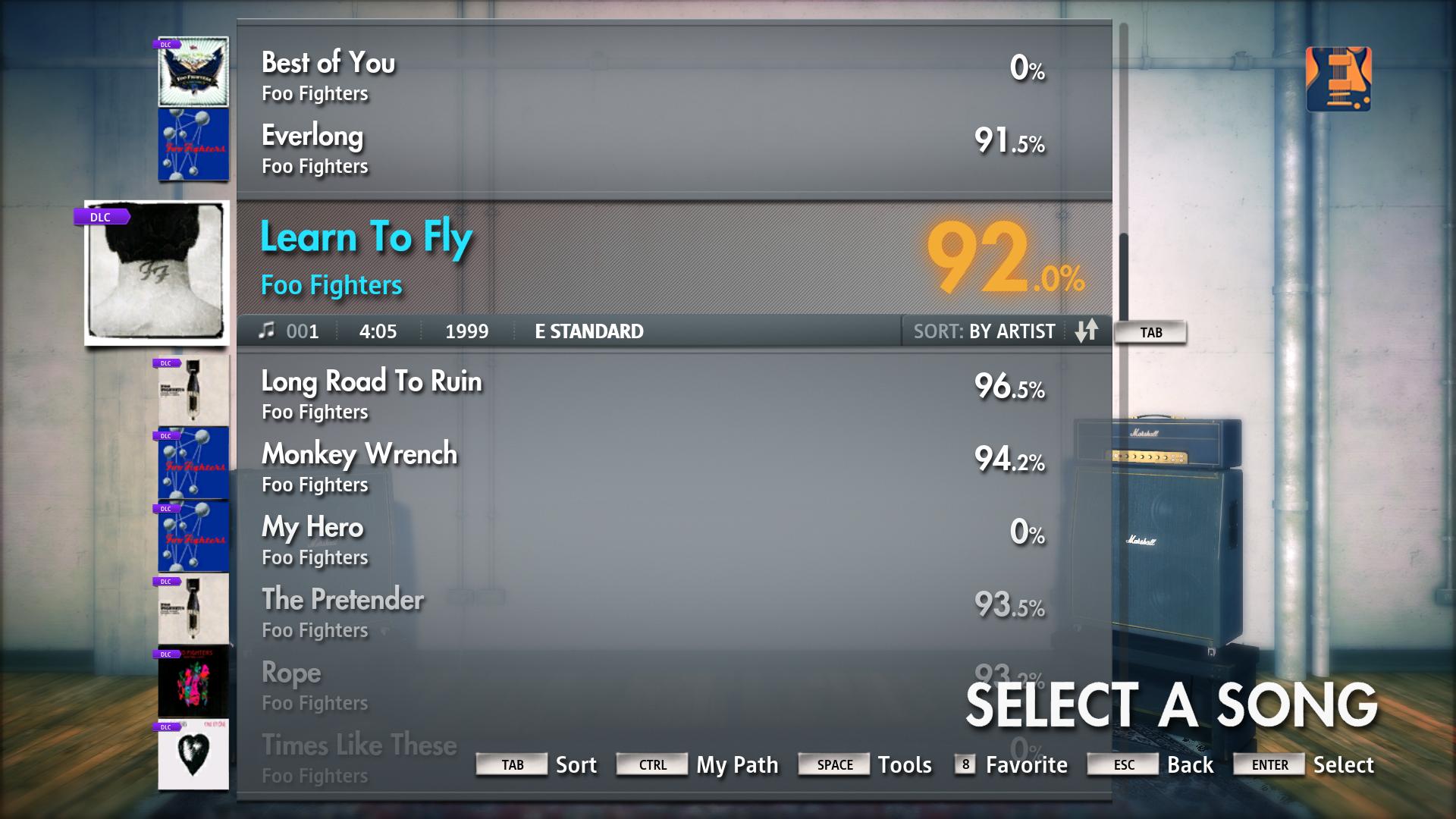Toggle the E STANDARD tuning filter
This screenshot has height=819, width=1456.
[588, 331]
